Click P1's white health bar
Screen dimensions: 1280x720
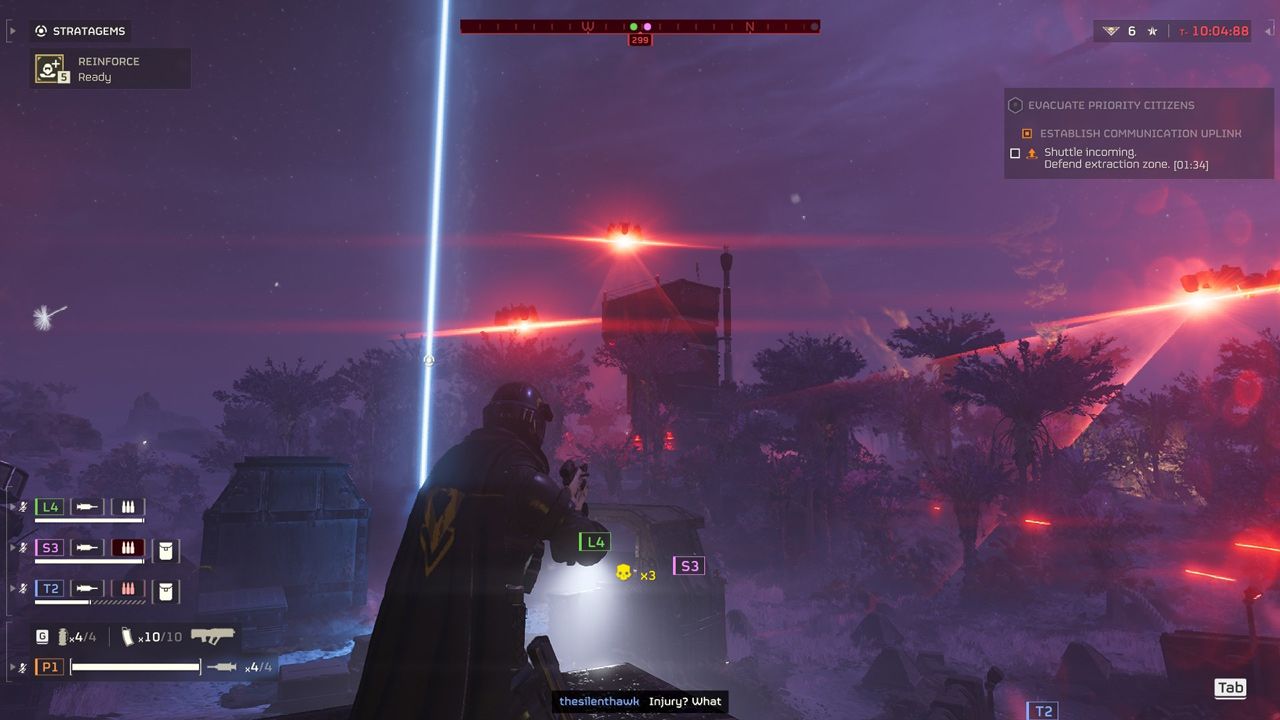click(136, 666)
